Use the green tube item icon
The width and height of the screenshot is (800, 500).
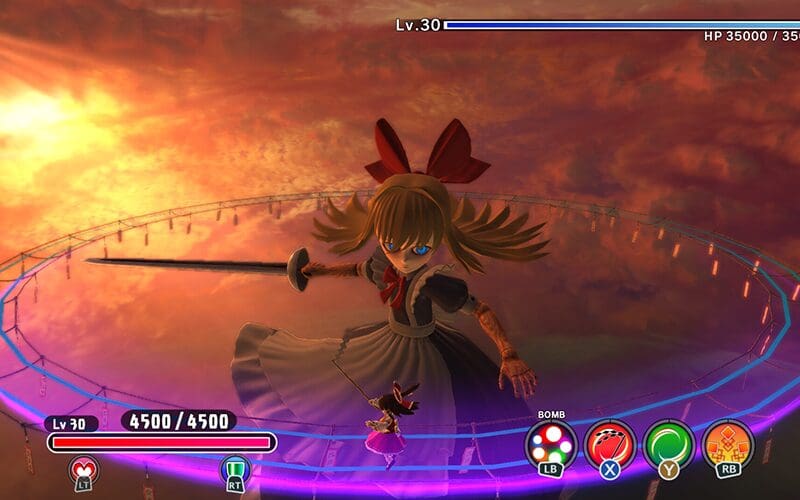pyautogui.click(x=235, y=468)
